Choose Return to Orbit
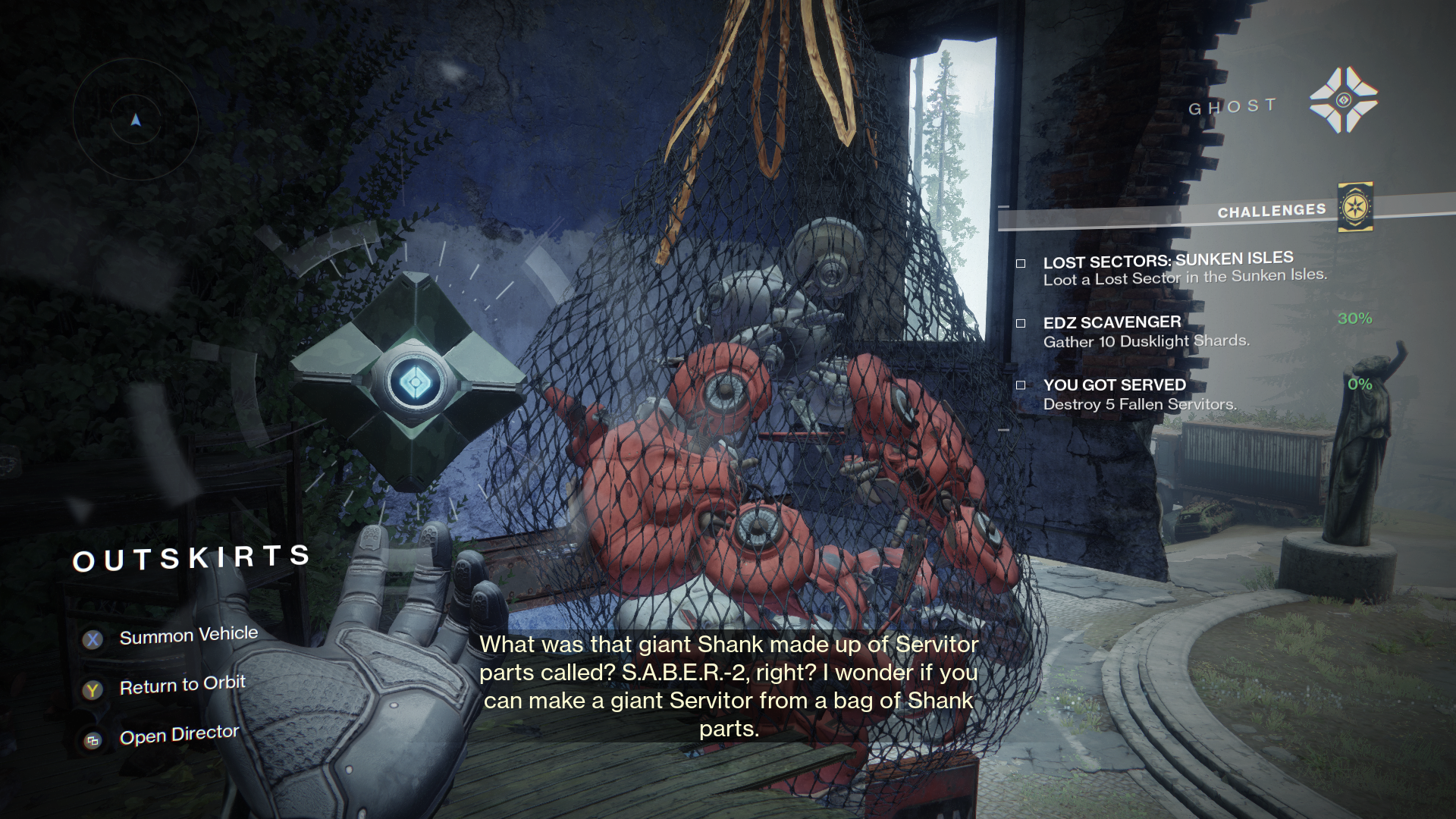This screenshot has height=819, width=1456. (182, 686)
